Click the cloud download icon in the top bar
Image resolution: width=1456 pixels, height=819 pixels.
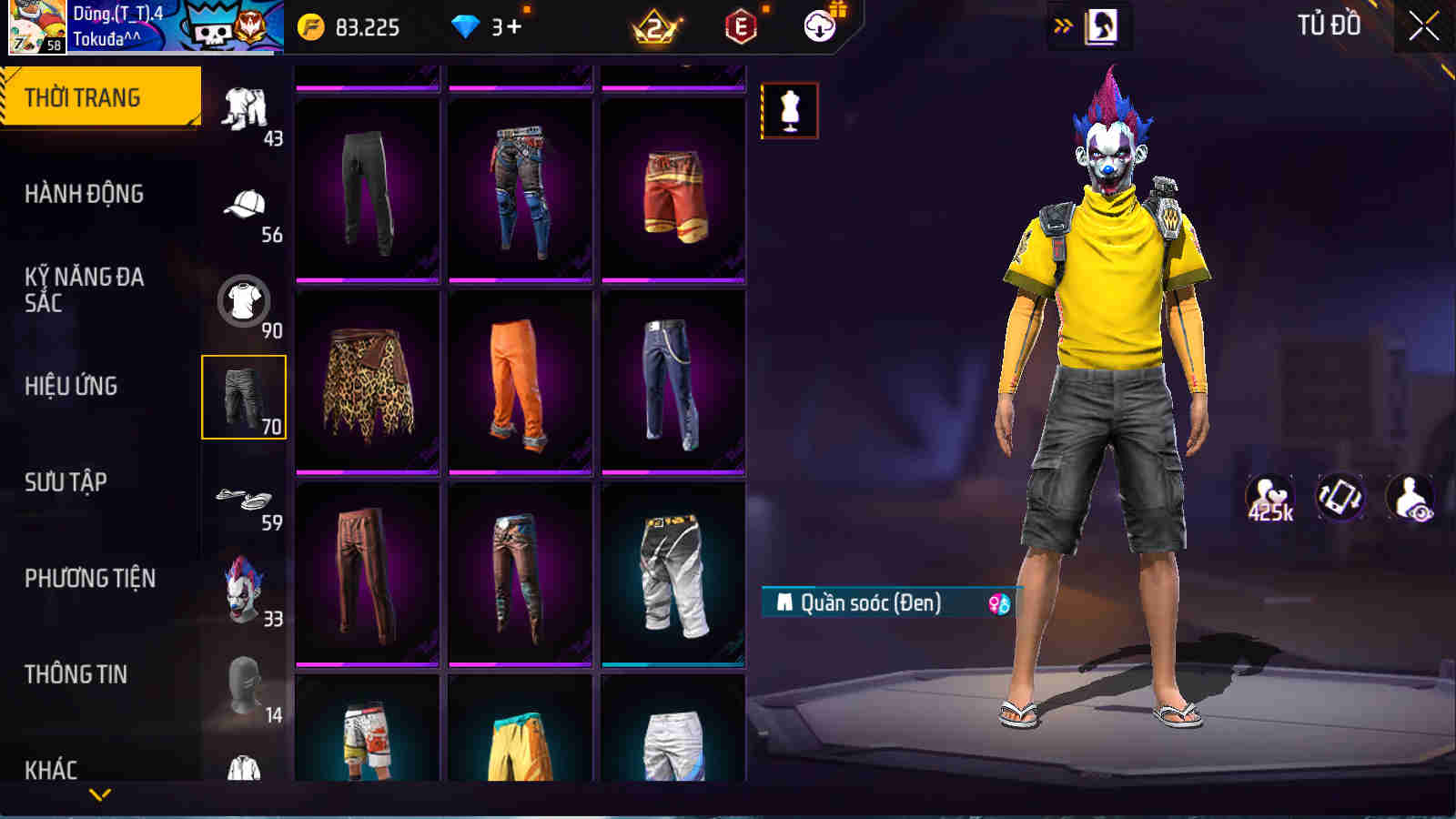point(820,26)
